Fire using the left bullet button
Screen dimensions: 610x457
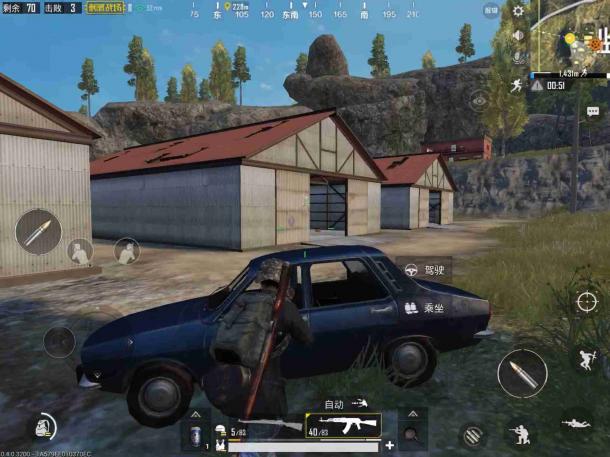[38, 231]
